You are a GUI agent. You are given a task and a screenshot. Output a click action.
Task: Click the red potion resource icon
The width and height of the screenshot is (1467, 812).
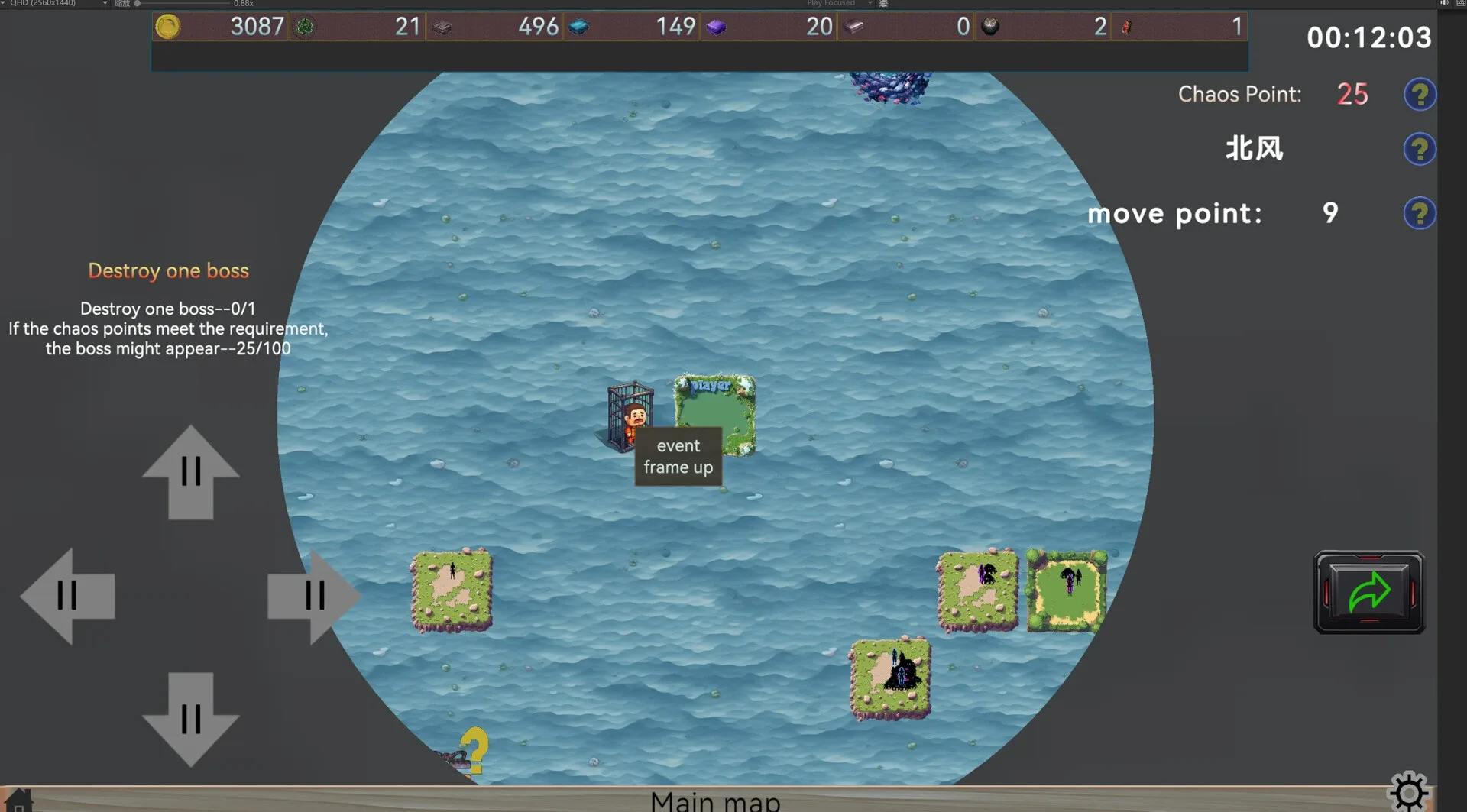[x=1125, y=26]
